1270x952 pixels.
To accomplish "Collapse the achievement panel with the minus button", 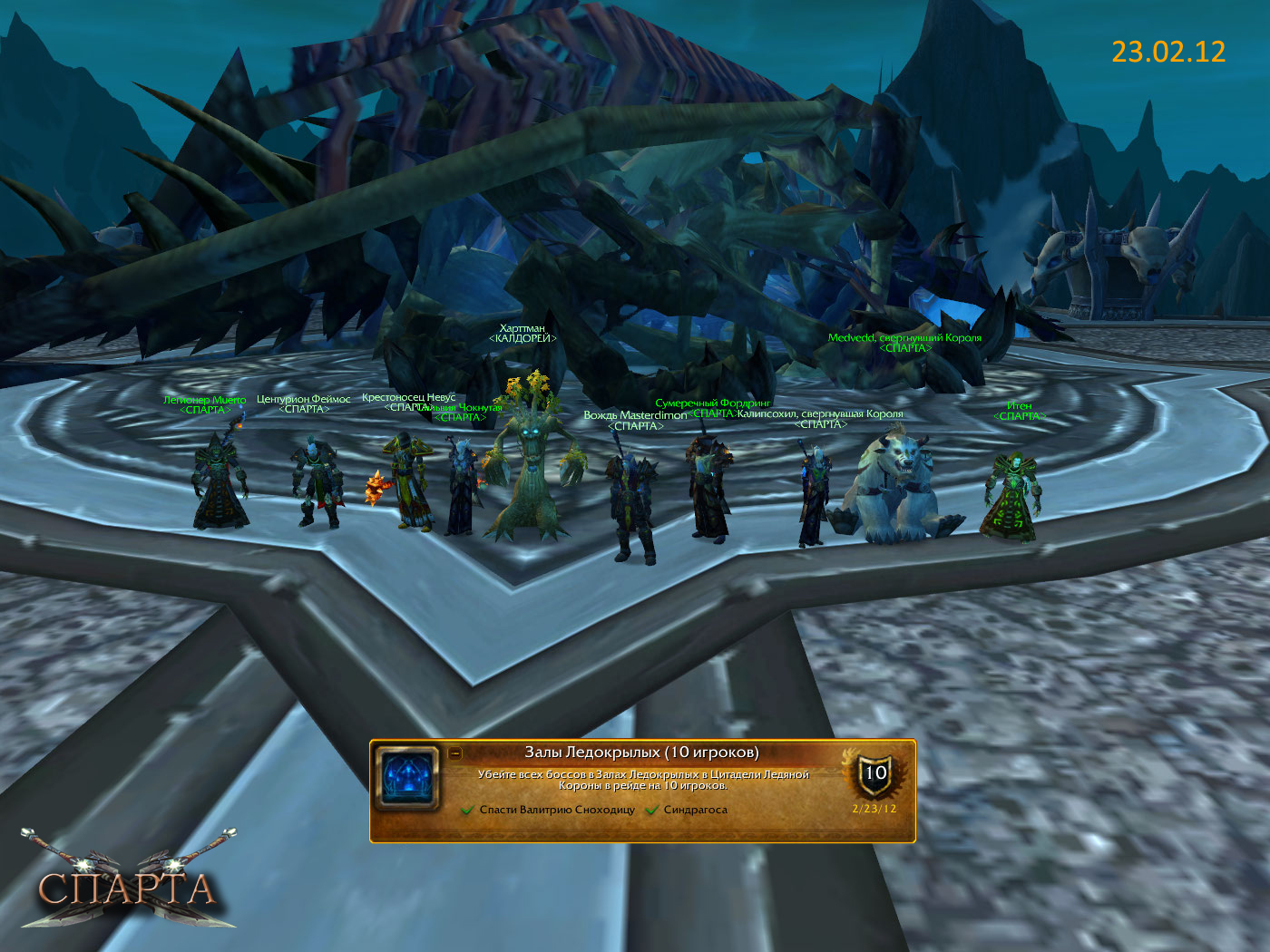I will pyautogui.click(x=455, y=753).
